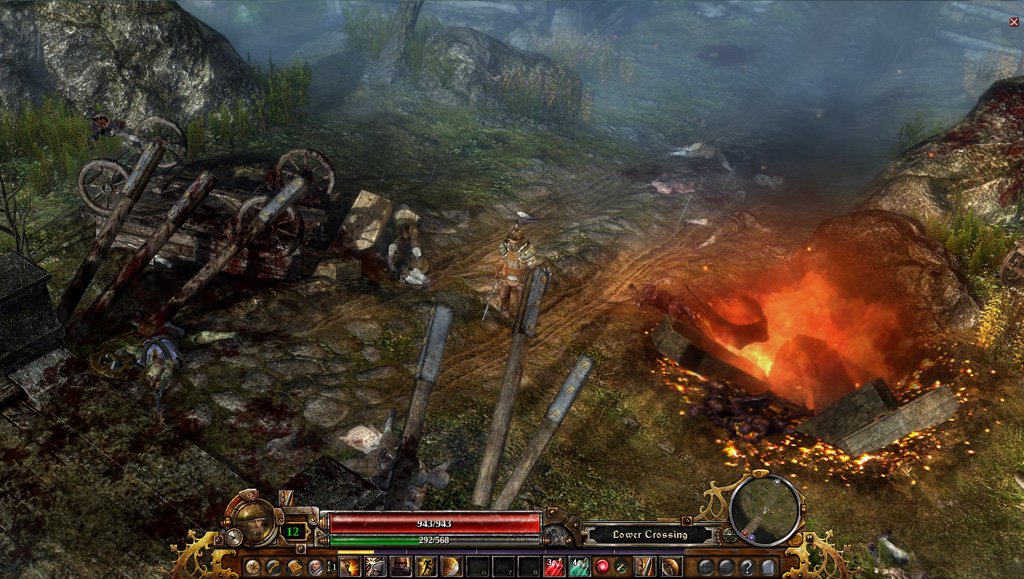Use the shield bash skill in slot five

pyautogui.click(x=452, y=567)
